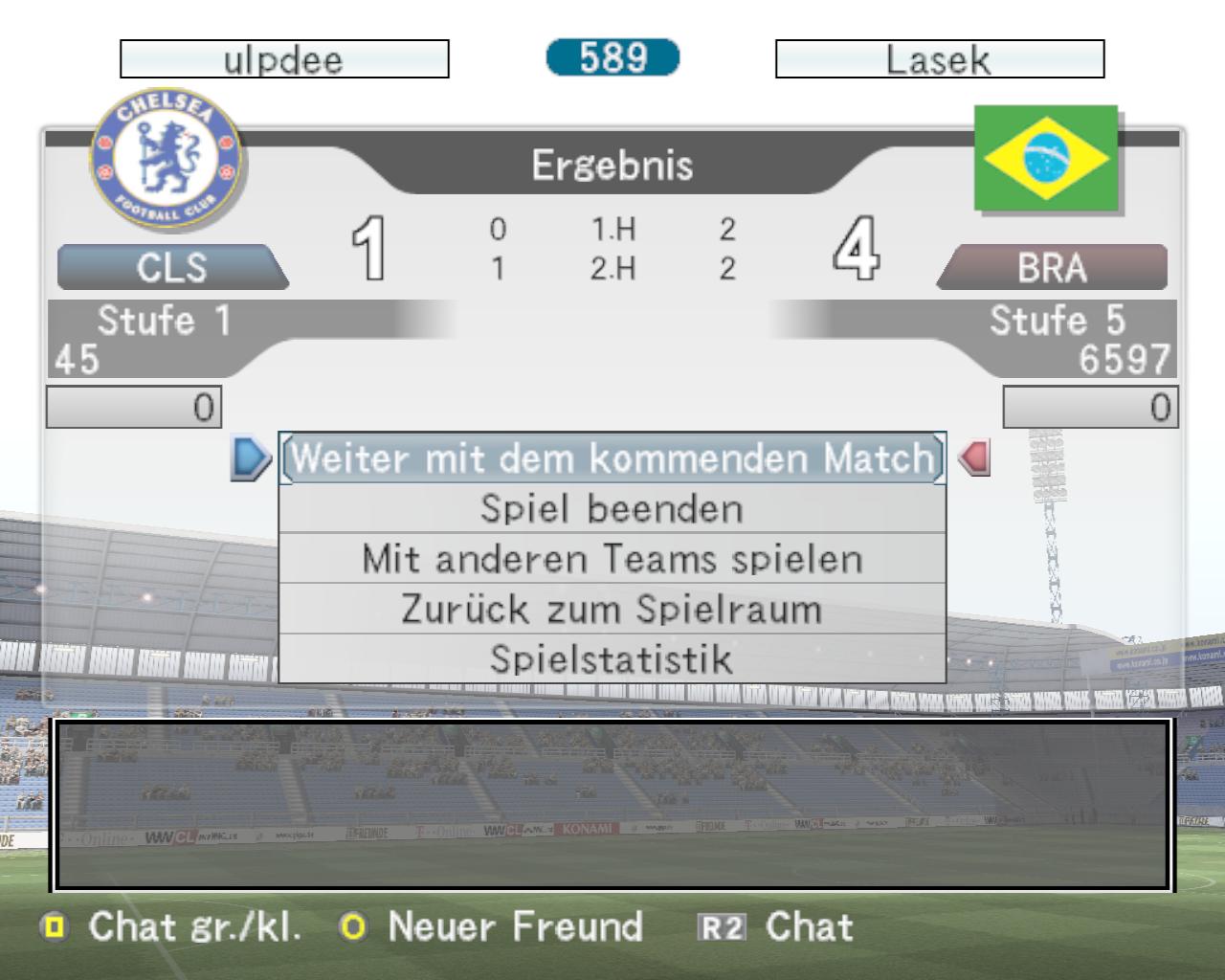Pick 'Mit anderen Teams spielen'
The height and width of the screenshot is (980, 1225).
[x=612, y=559]
